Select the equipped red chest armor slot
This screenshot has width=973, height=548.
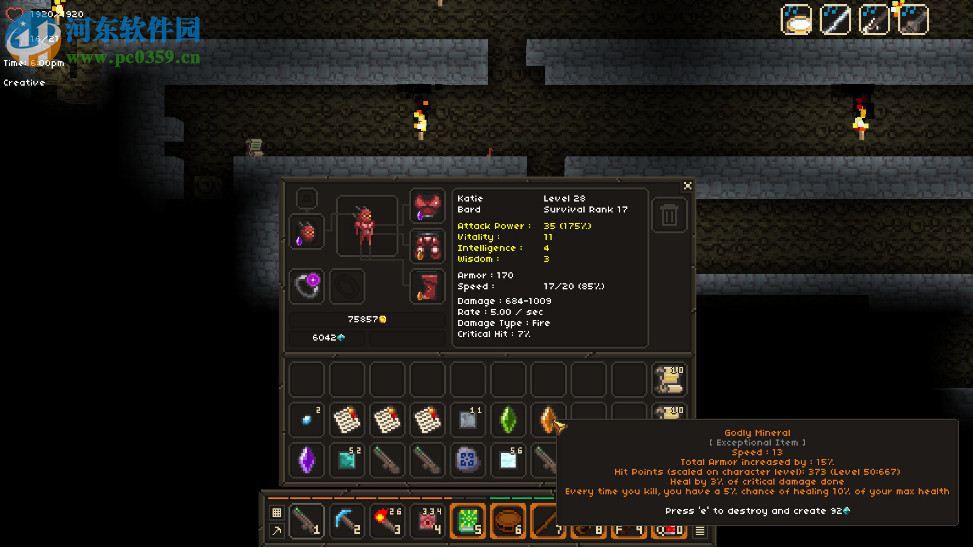coord(428,246)
